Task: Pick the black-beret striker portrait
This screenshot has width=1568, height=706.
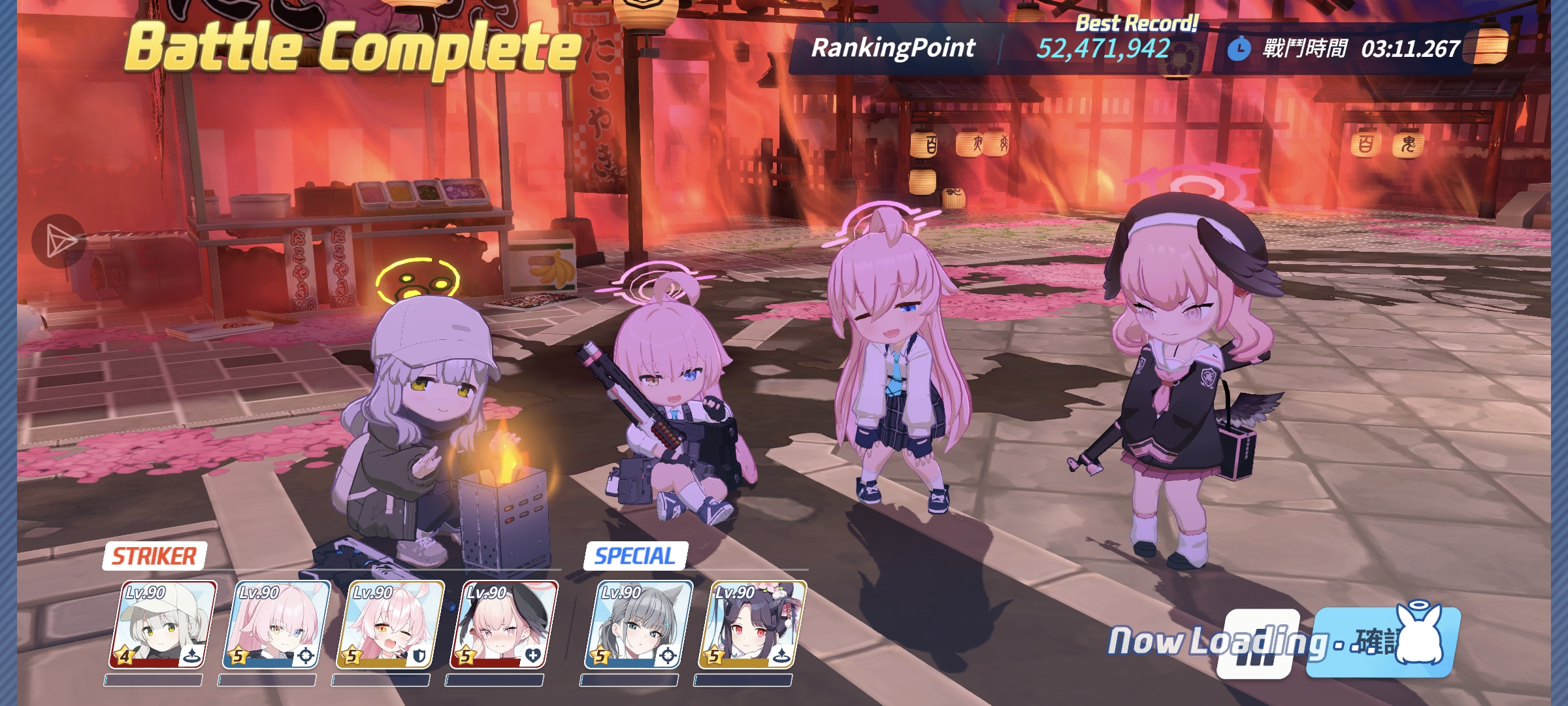Action: 504,624
